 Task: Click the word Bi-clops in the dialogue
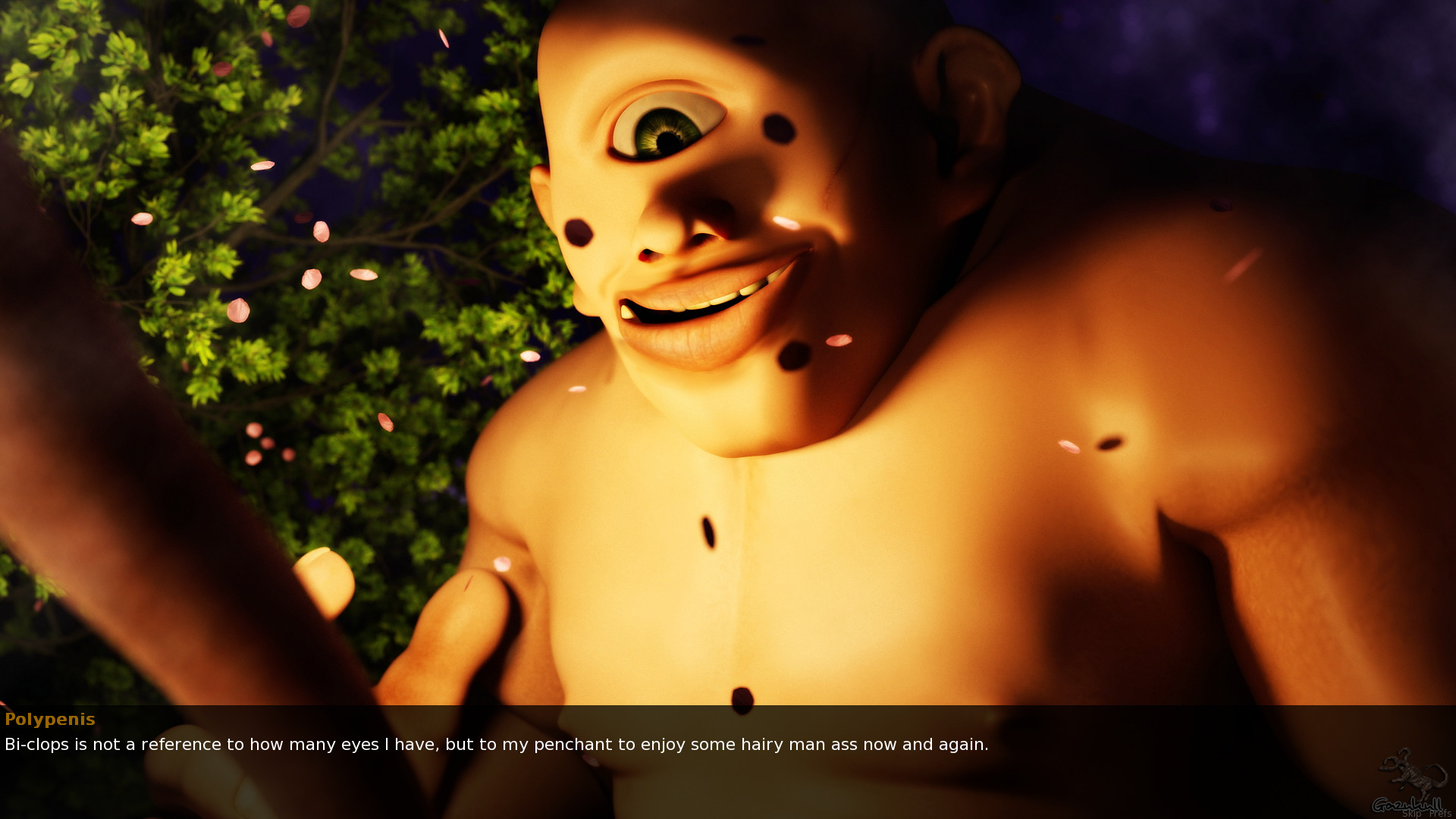tap(36, 745)
